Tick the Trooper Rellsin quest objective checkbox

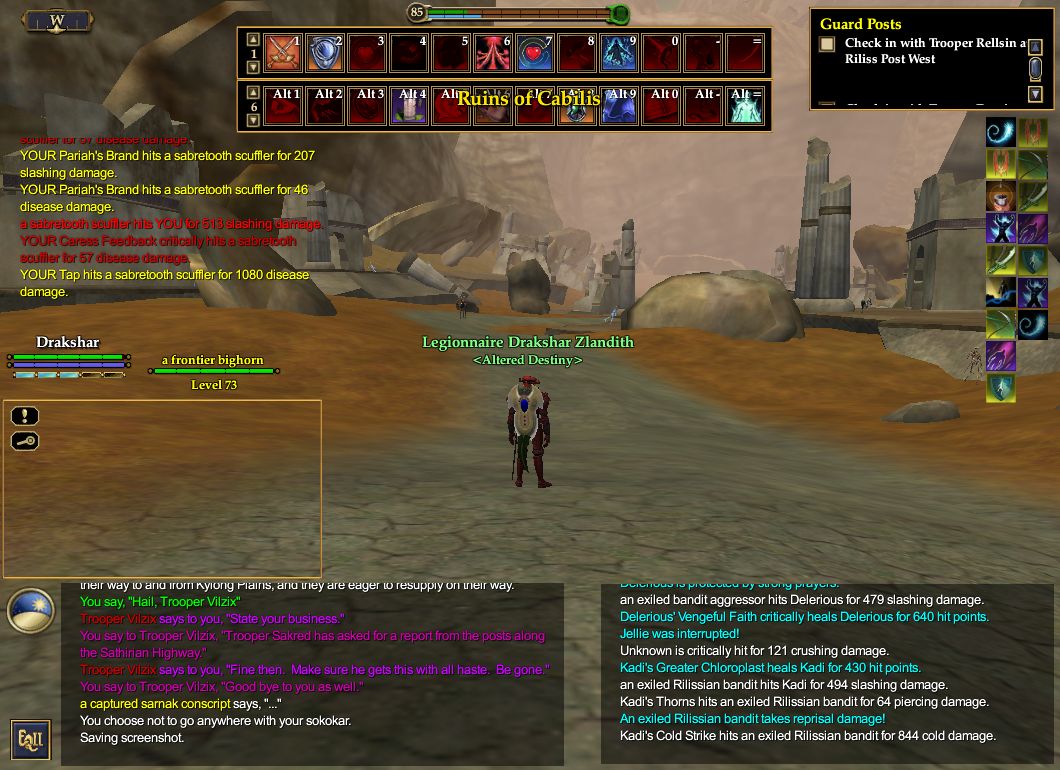[827, 44]
